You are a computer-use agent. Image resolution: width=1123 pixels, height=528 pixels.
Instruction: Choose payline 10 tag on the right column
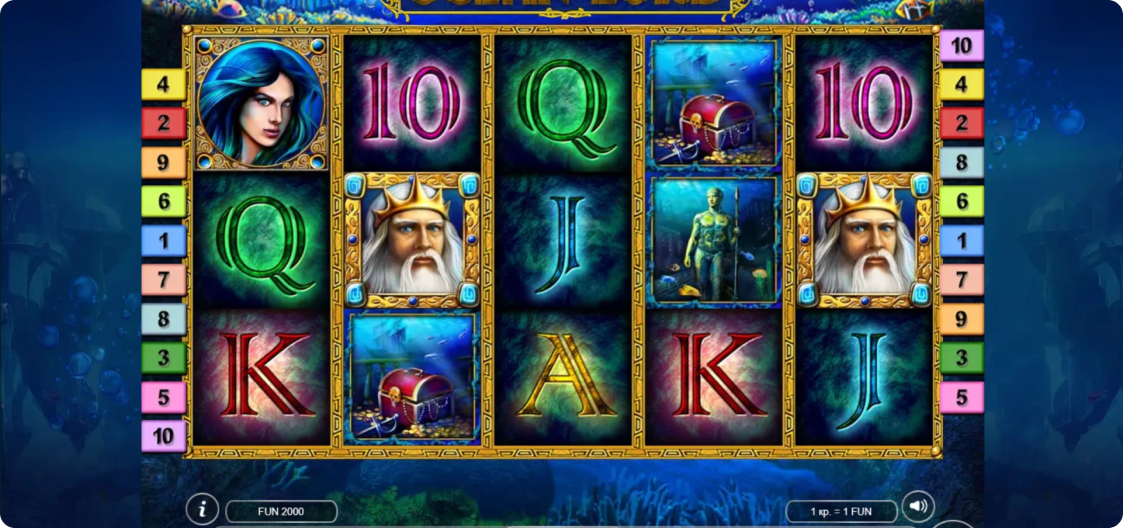pyautogui.click(x=961, y=45)
